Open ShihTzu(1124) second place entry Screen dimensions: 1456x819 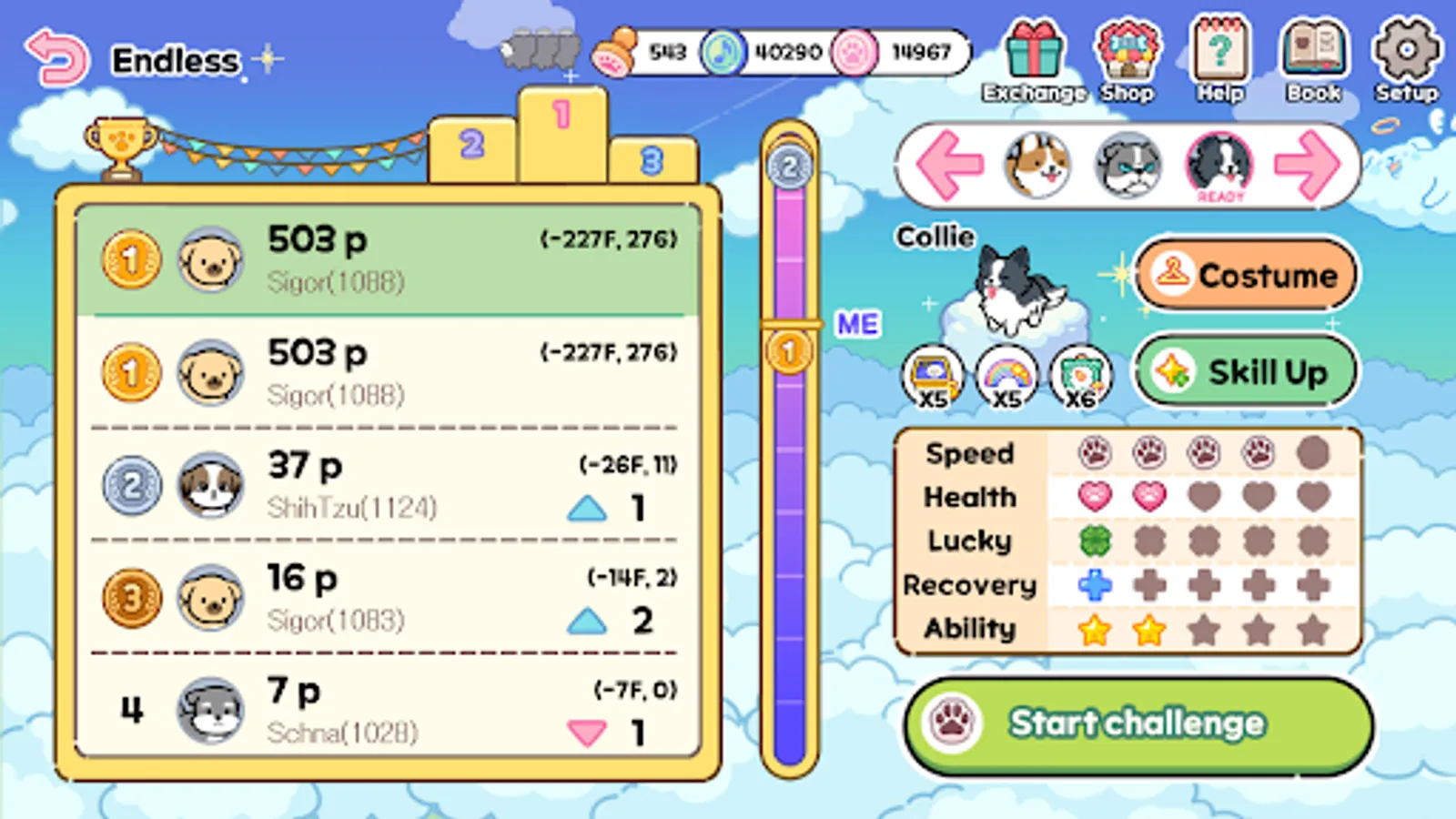[382, 485]
